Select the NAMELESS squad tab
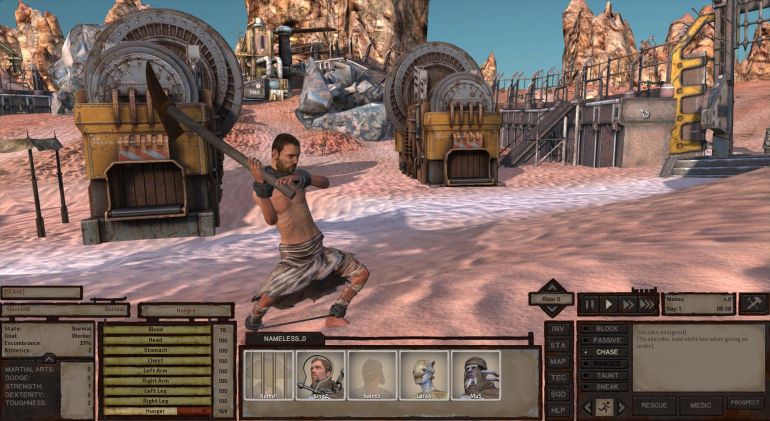The height and width of the screenshot is (421, 770). (x=284, y=339)
